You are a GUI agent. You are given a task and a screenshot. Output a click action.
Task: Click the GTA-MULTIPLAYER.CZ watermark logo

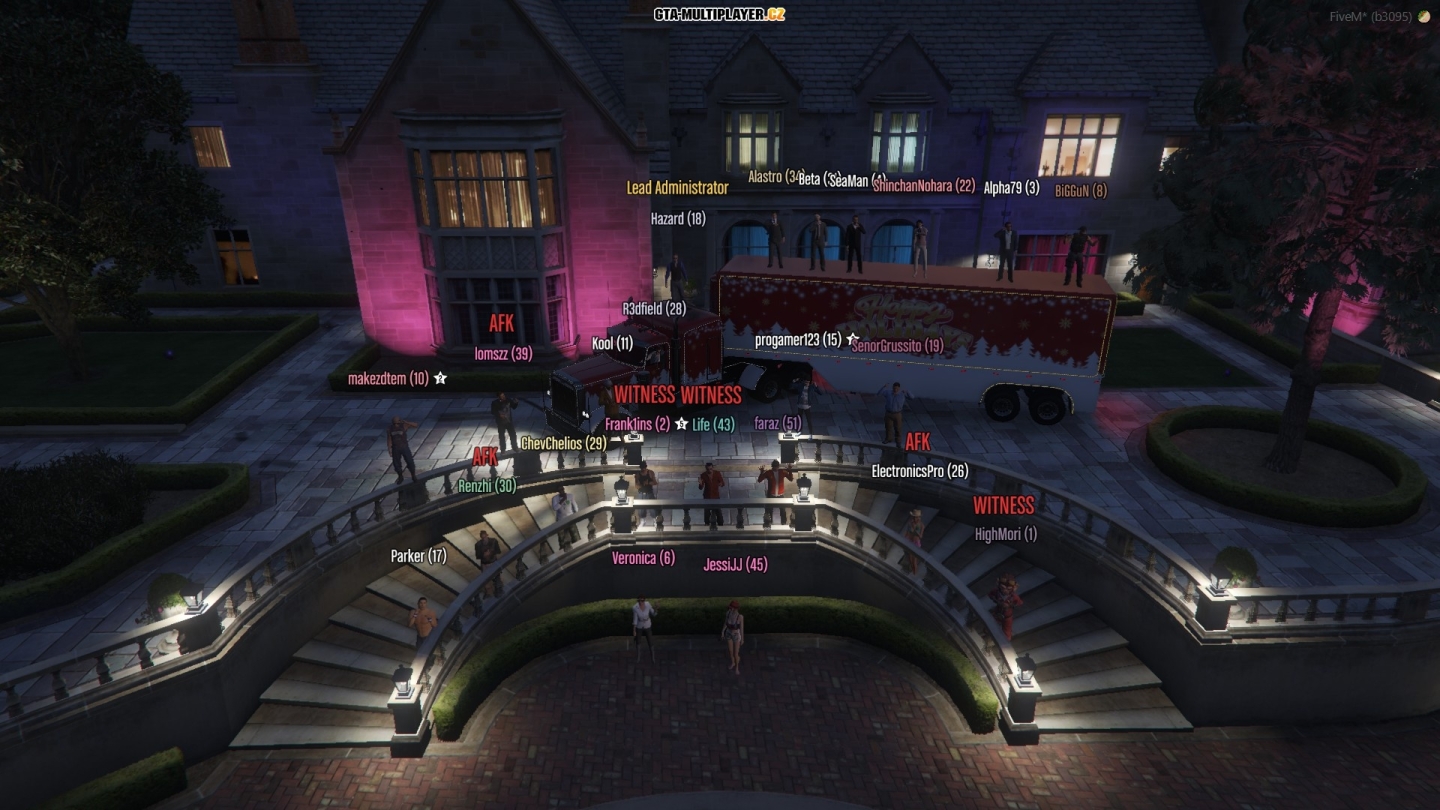719,15
